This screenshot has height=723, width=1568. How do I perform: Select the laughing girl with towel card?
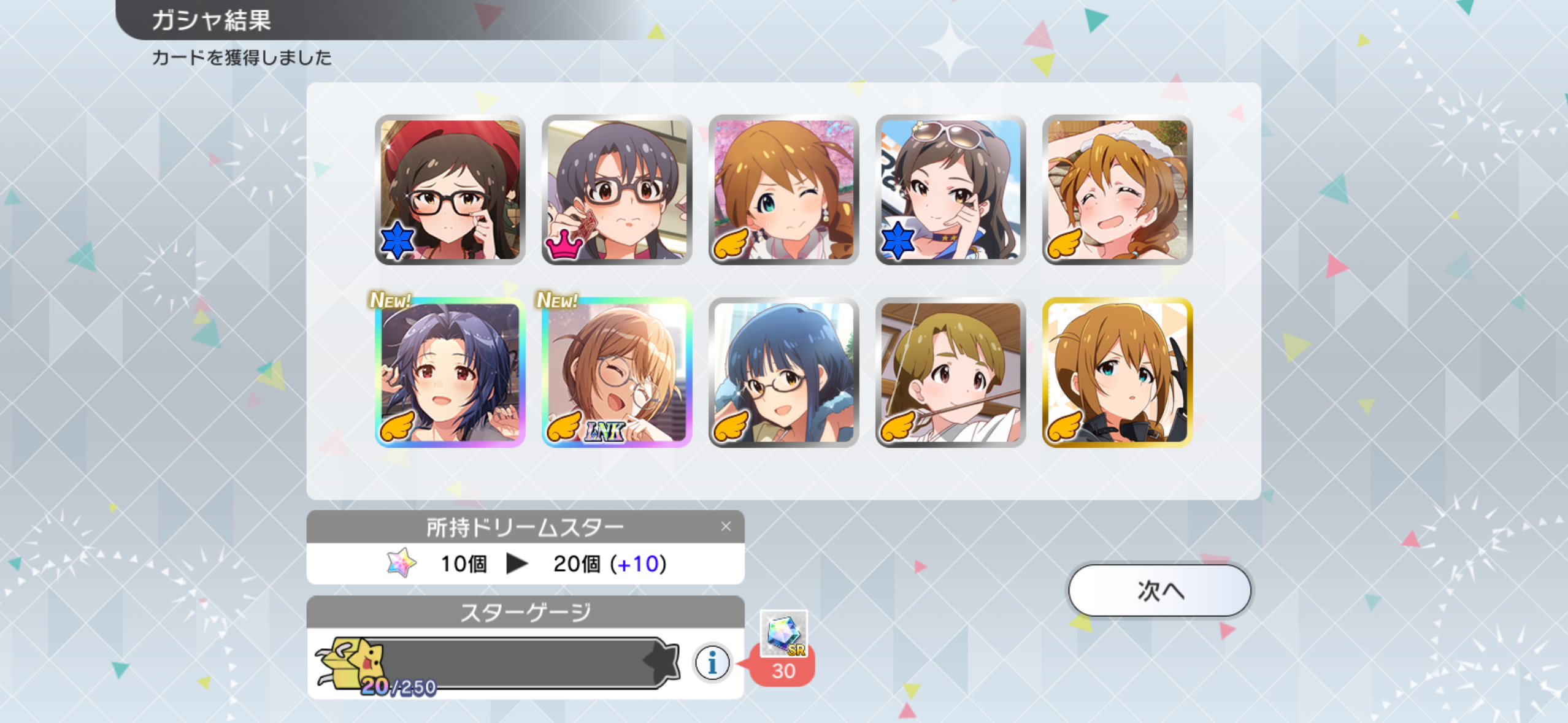1118,189
